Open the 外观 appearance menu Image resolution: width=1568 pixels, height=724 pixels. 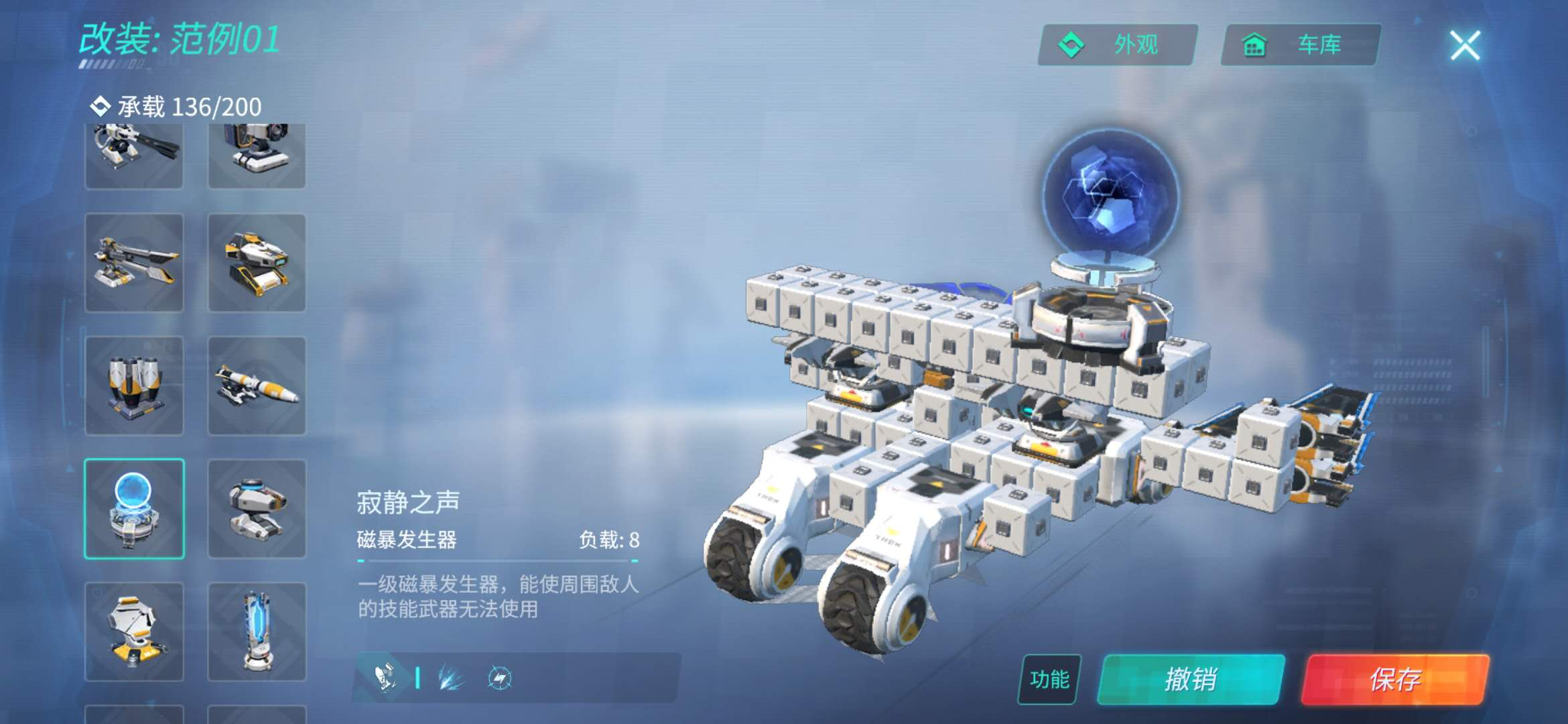point(1117,45)
